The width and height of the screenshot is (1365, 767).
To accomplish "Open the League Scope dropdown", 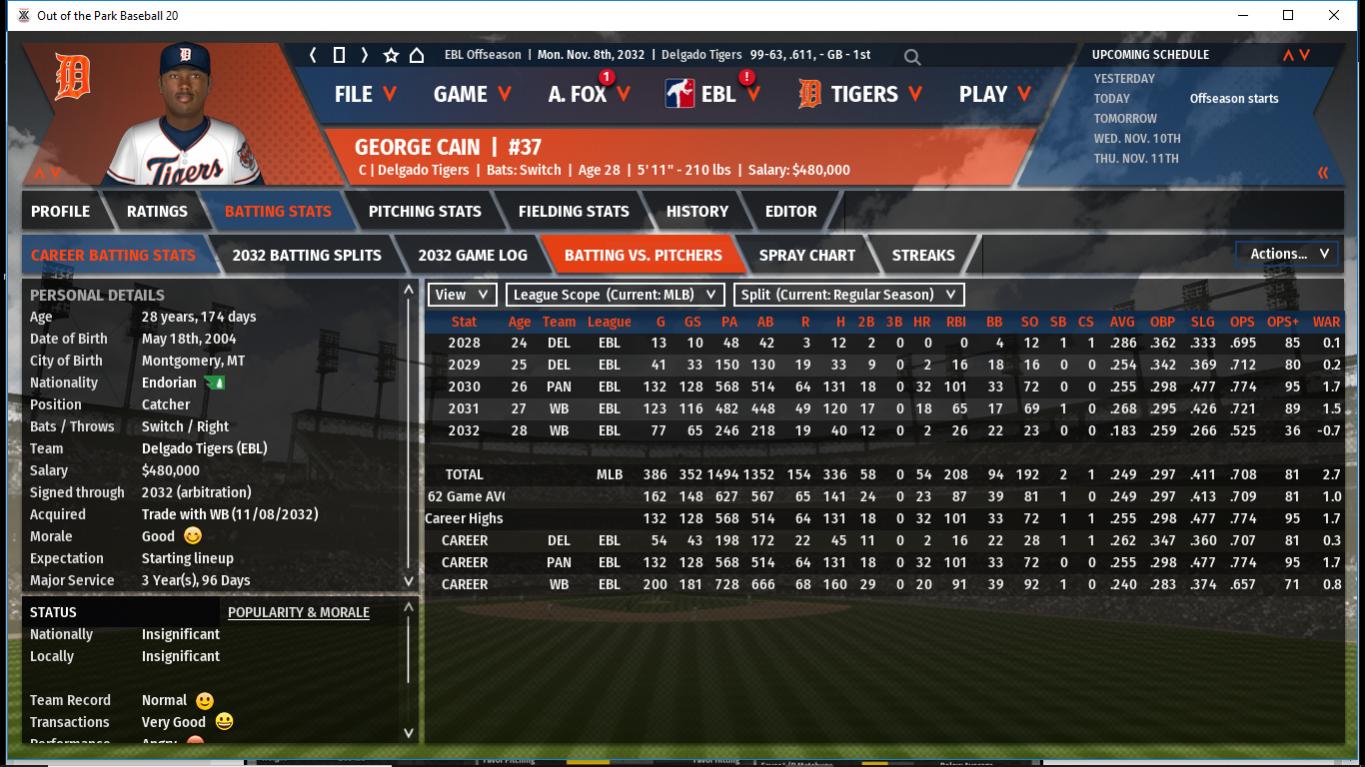I will pos(615,295).
